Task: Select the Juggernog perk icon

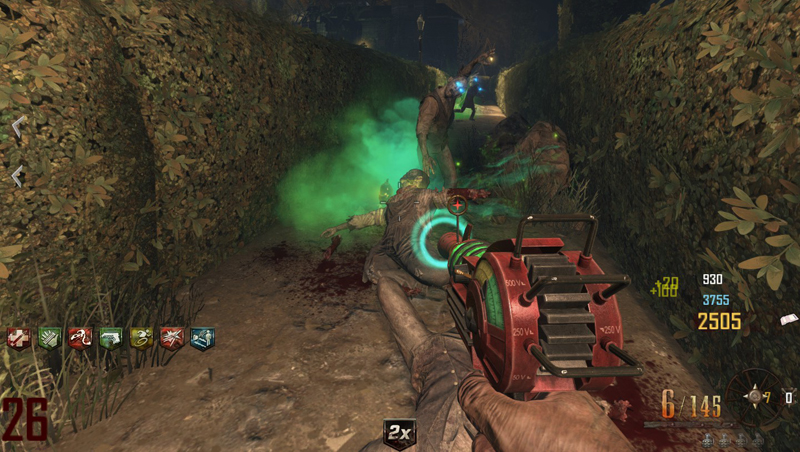Action: (x=18, y=338)
